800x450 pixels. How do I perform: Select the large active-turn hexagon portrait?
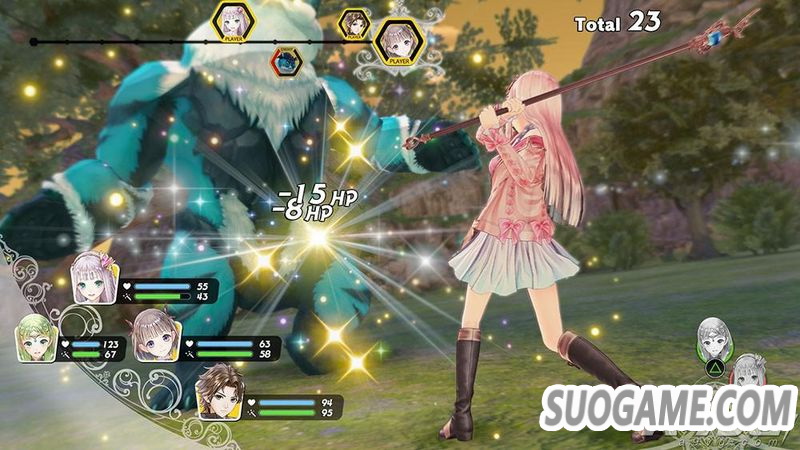pos(397,41)
